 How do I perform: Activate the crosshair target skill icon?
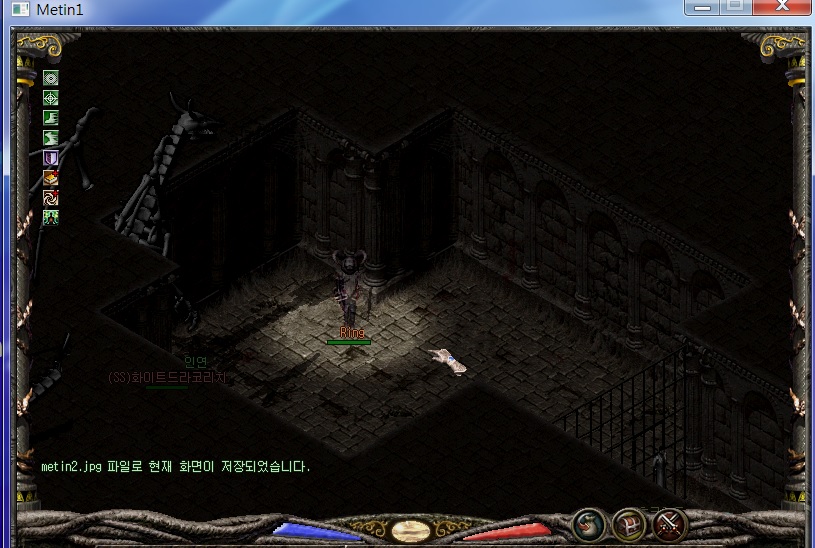click(x=50, y=98)
